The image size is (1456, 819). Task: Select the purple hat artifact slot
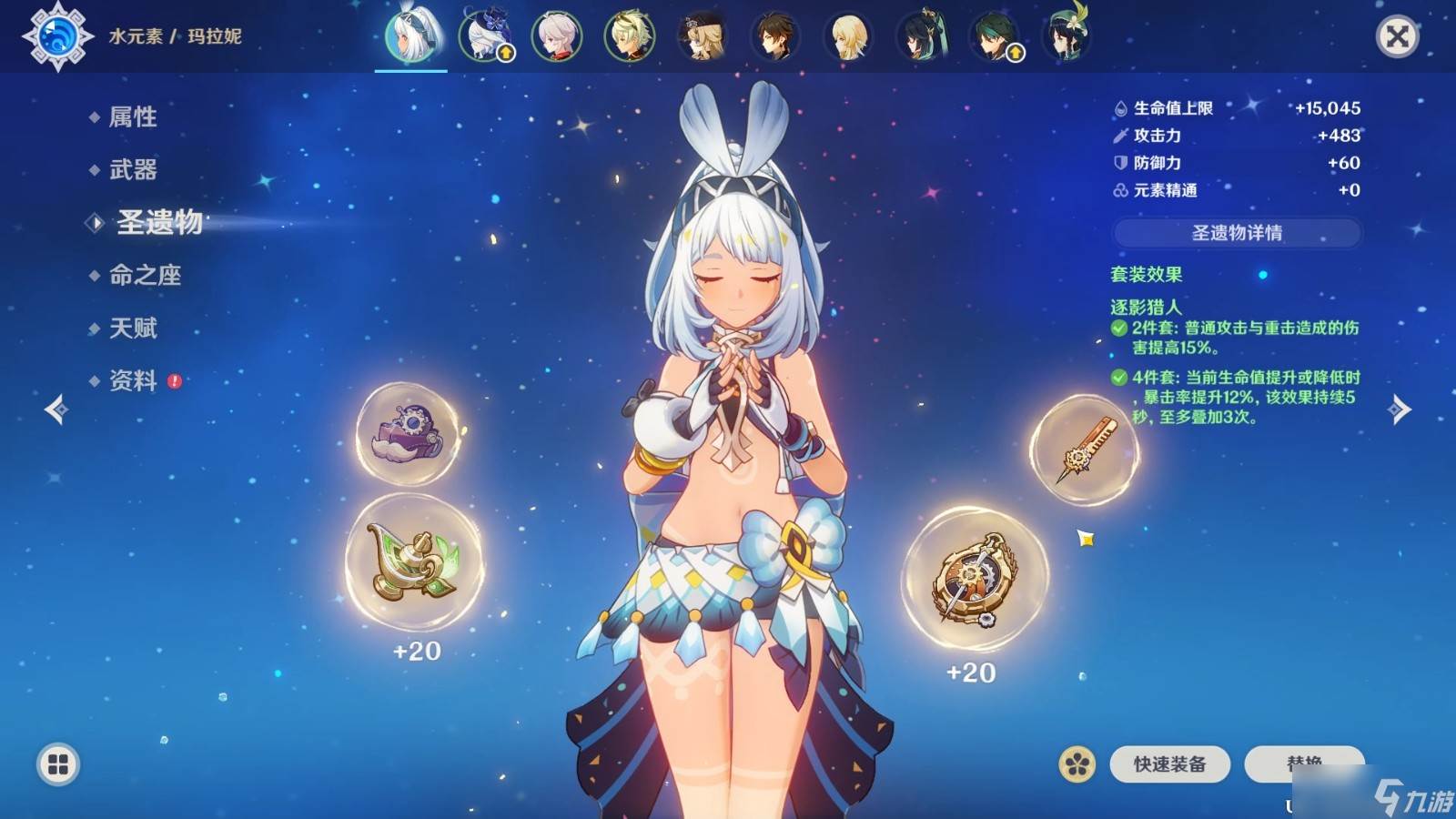(409, 433)
